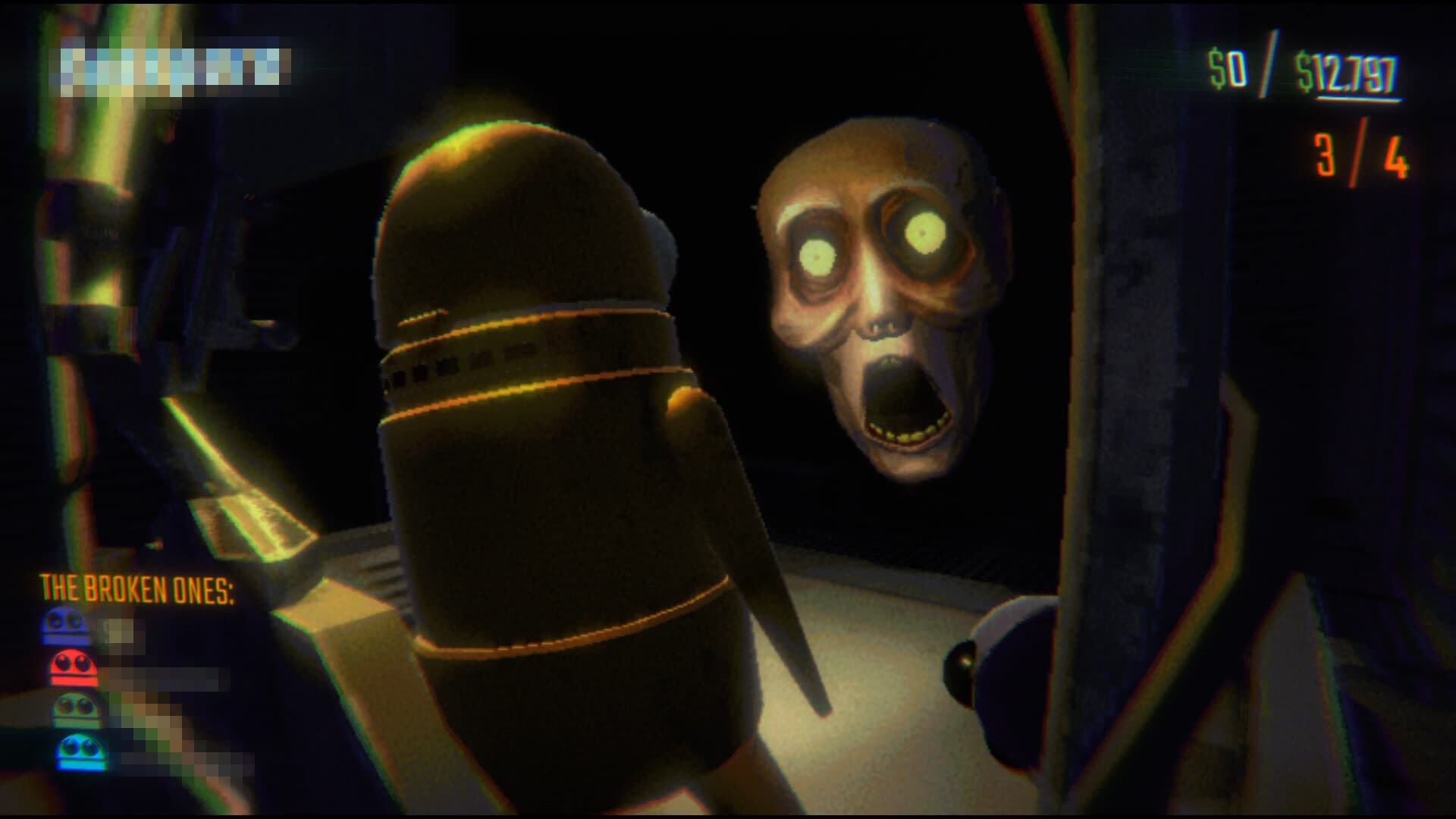Click the underline beneath $12,797
1456x819 pixels.
[1360, 99]
